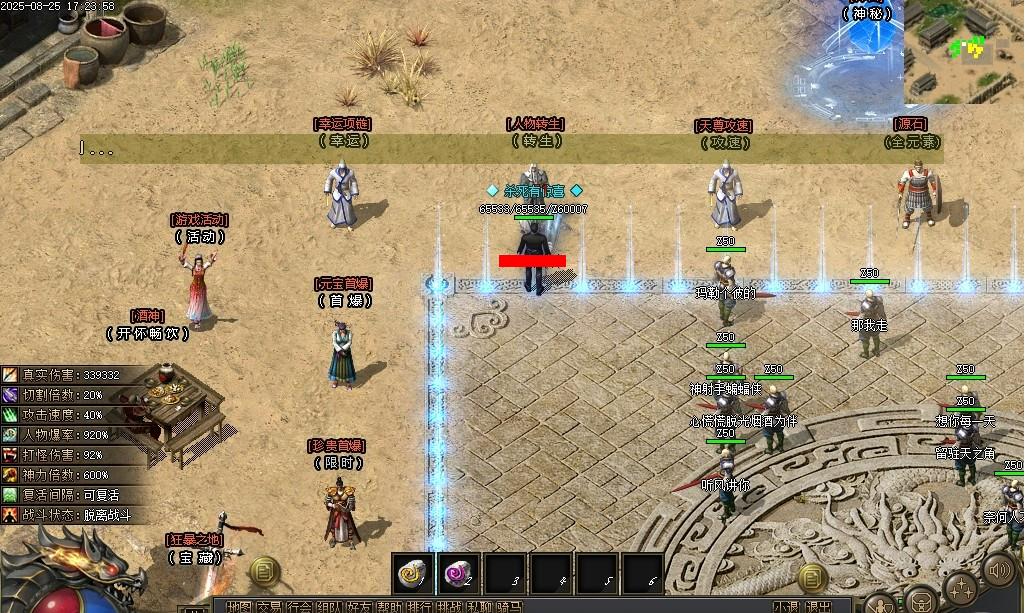The height and width of the screenshot is (613, 1029).
Task: Open the 地图 map button
Action: point(238,606)
